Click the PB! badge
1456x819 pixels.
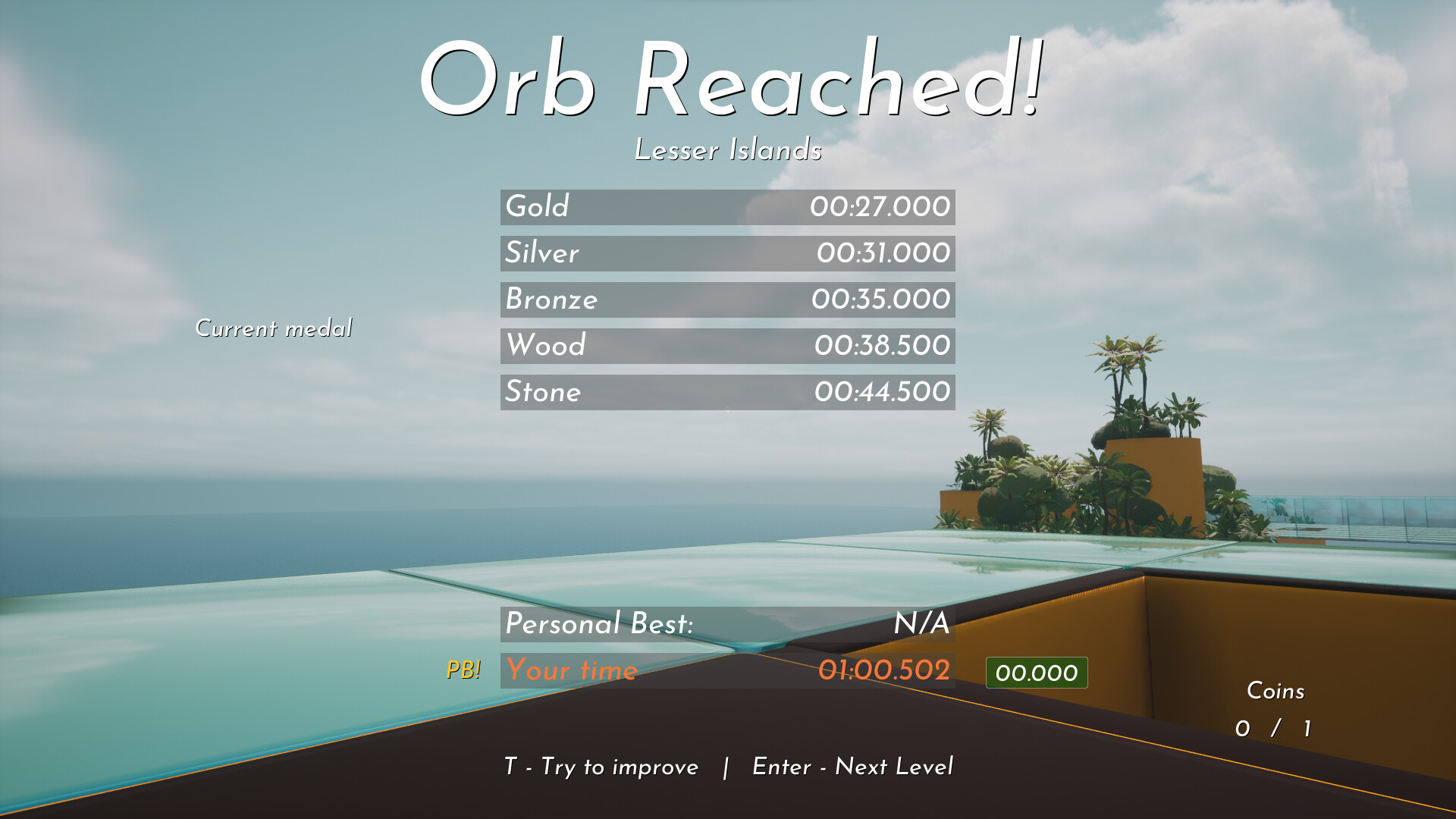(x=464, y=670)
